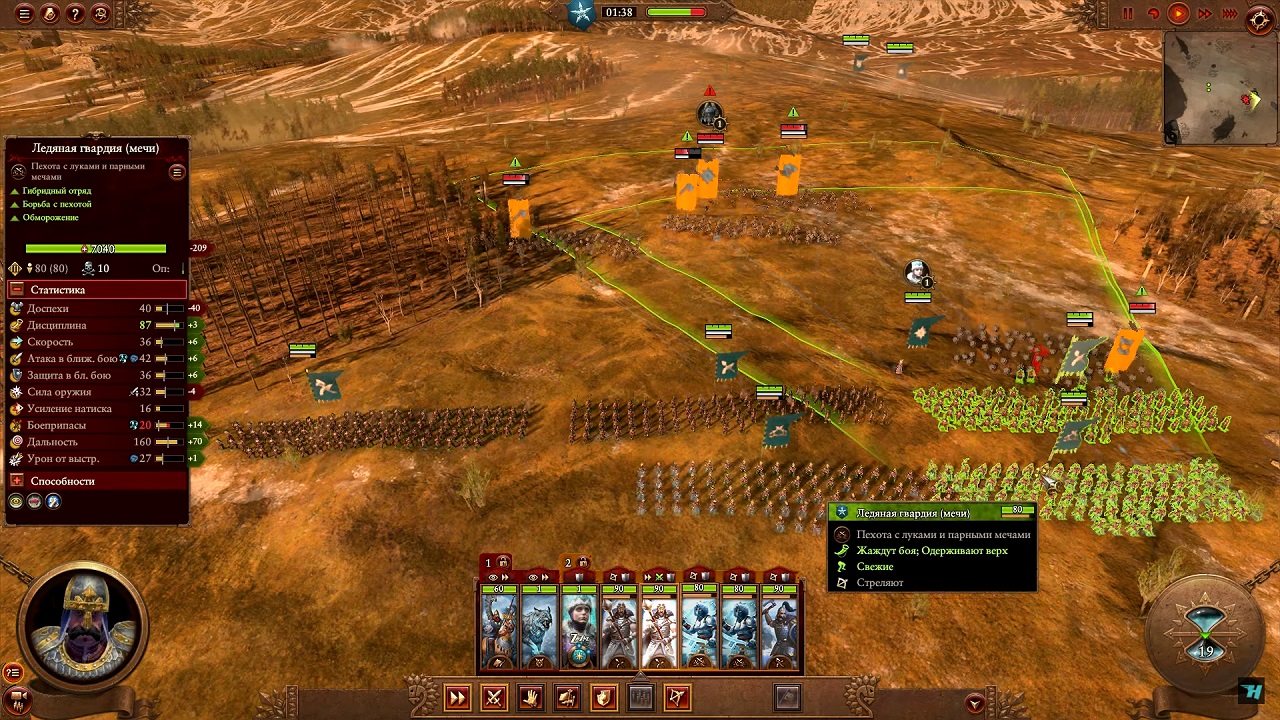Set battle to slow motion speed
This screenshot has height=720, width=1280.
[1153, 14]
